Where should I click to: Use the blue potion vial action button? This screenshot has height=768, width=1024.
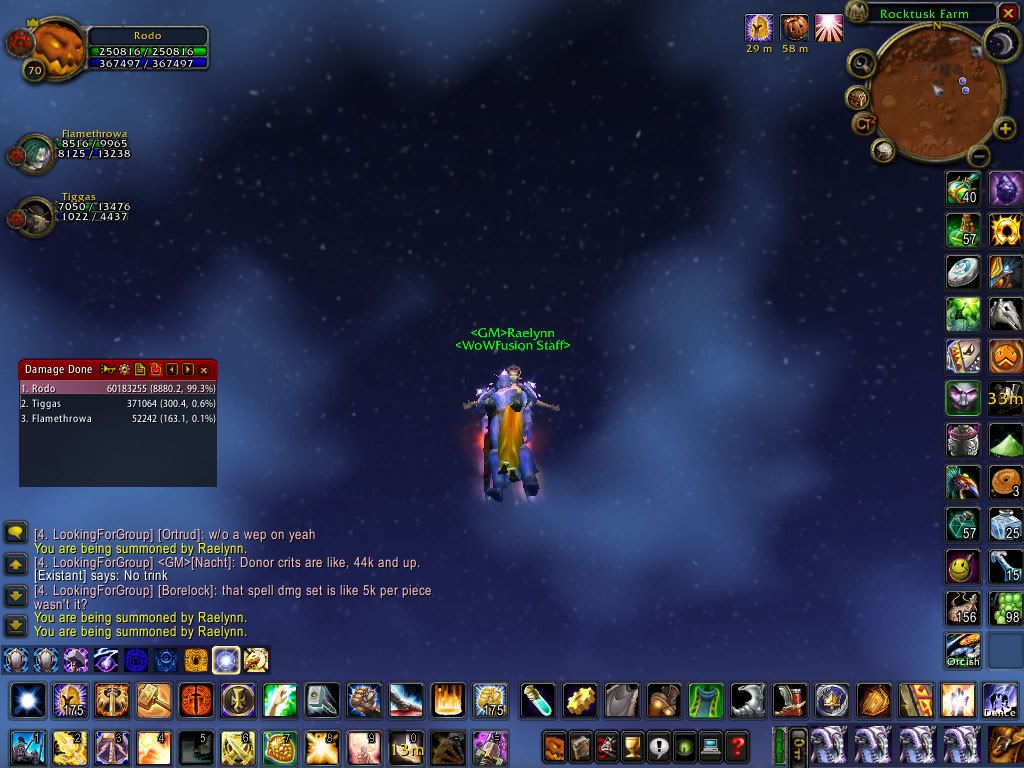(538, 700)
